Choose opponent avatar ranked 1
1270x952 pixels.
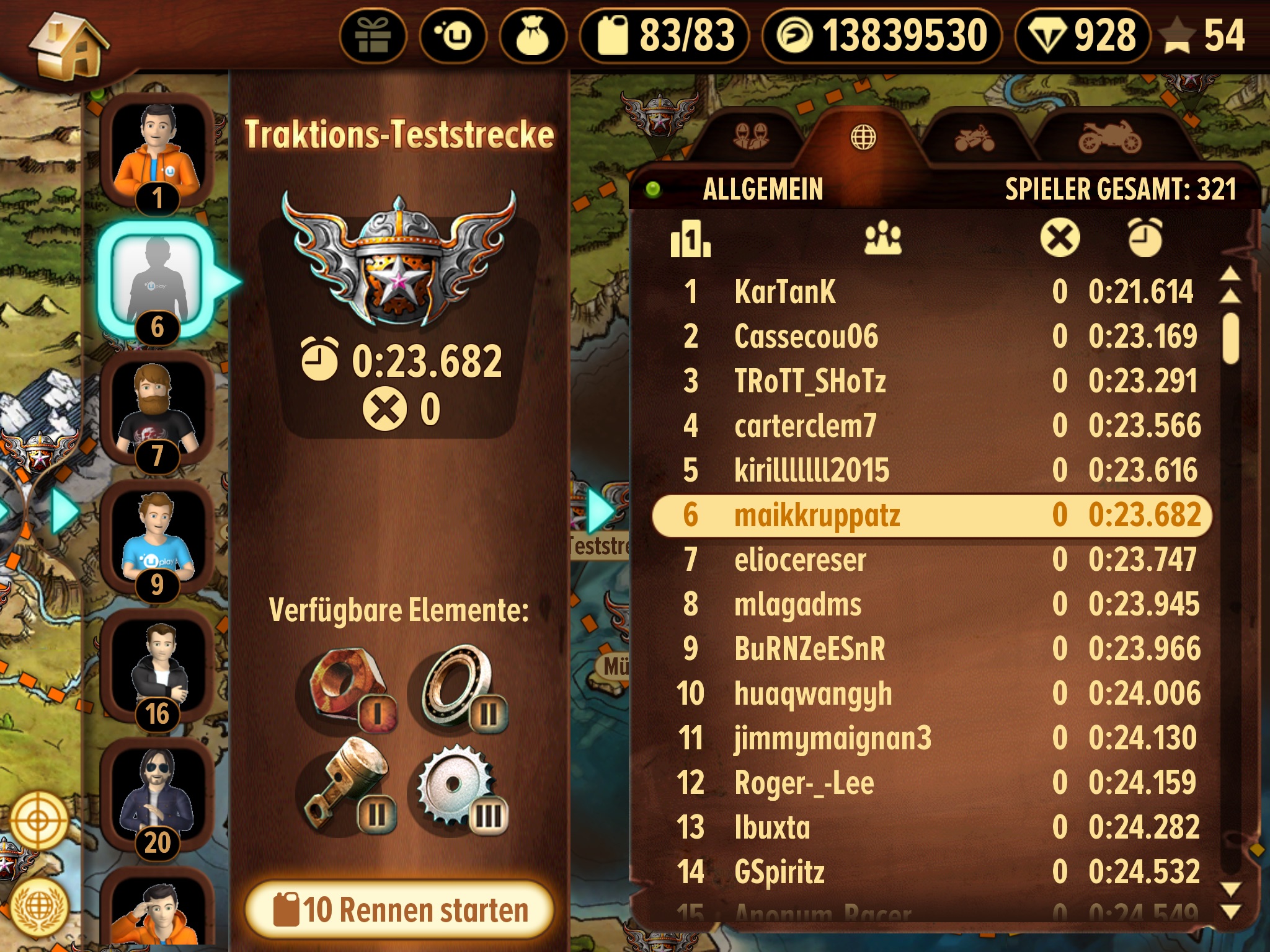(x=158, y=152)
